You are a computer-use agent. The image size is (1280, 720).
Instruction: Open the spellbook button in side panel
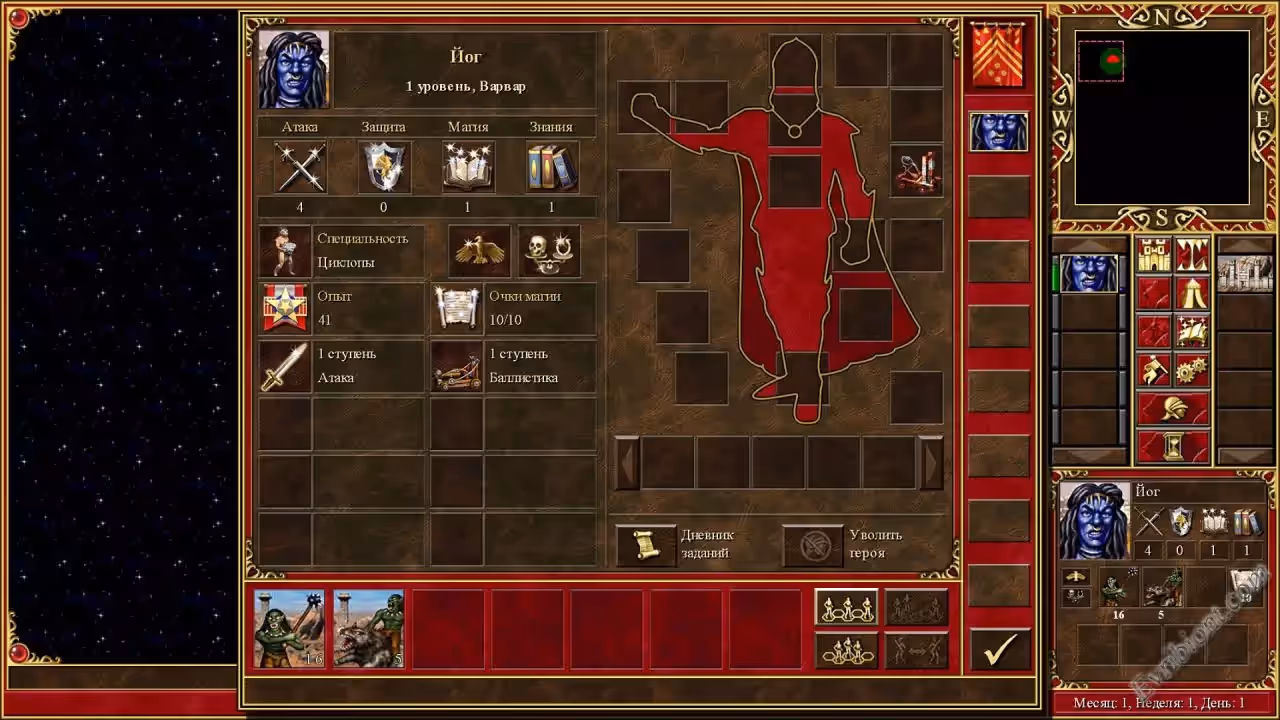click(1192, 331)
